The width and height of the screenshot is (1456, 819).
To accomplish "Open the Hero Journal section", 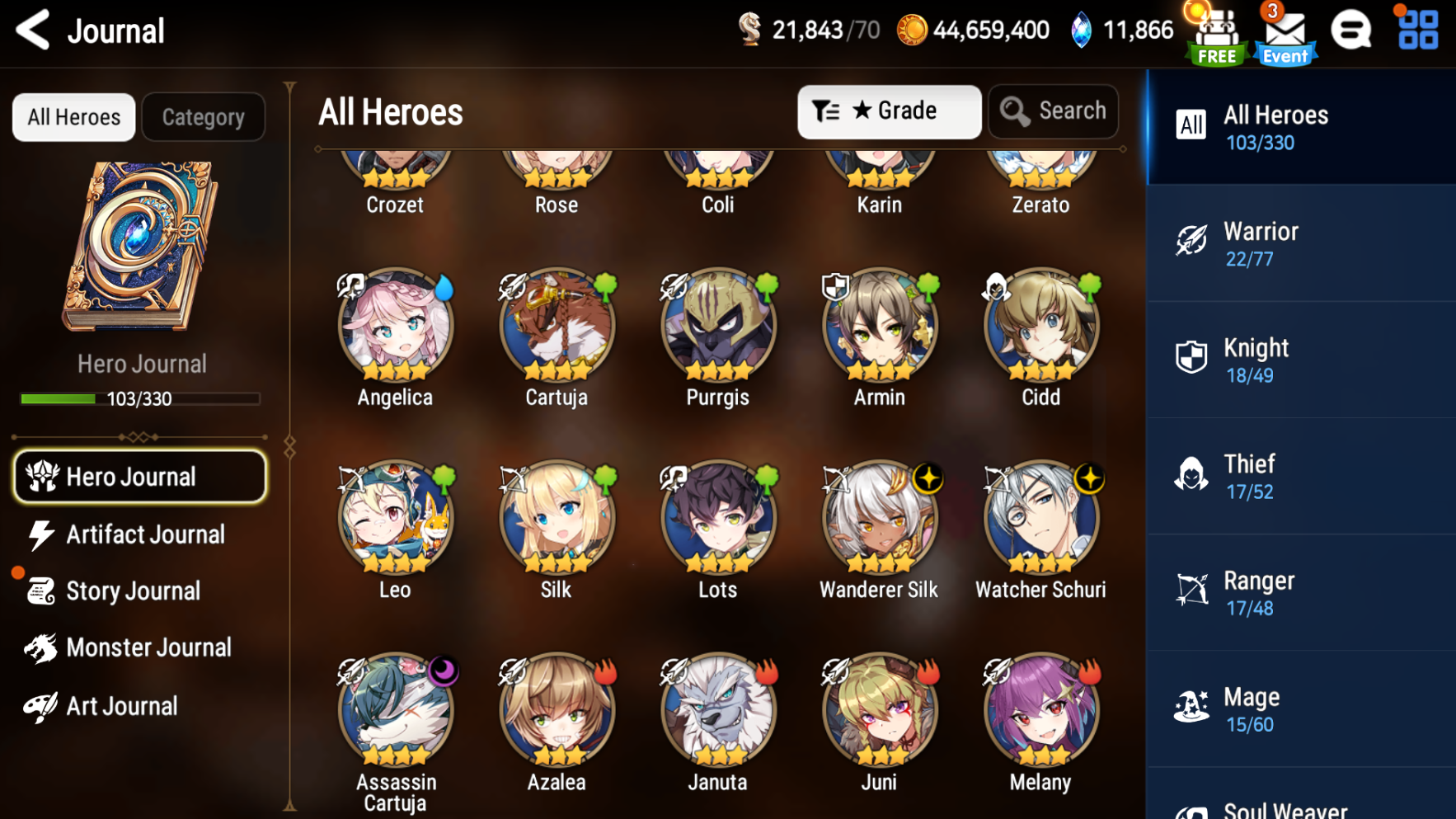I will [139, 477].
